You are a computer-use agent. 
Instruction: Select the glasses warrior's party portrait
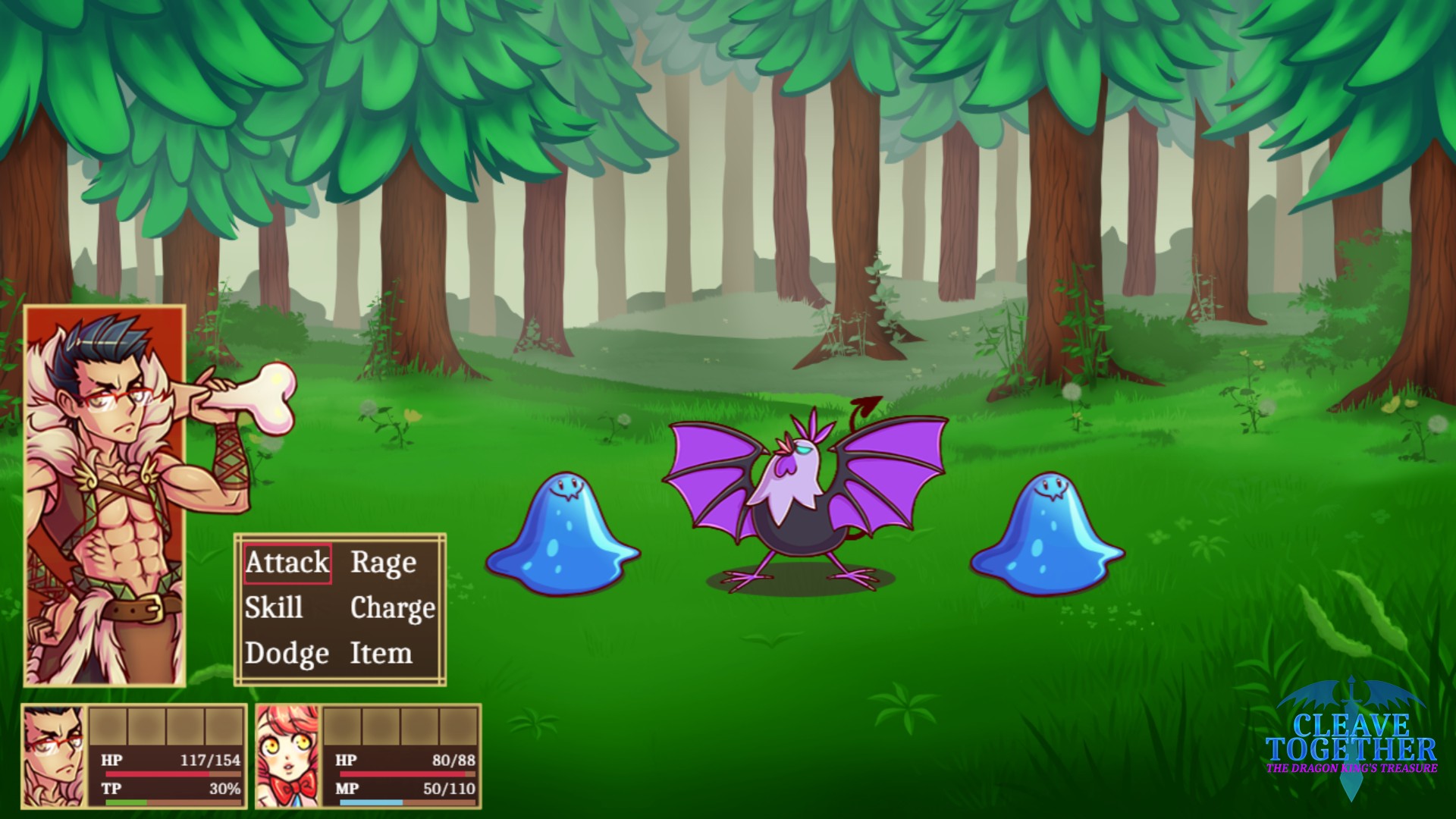[x=55, y=757]
